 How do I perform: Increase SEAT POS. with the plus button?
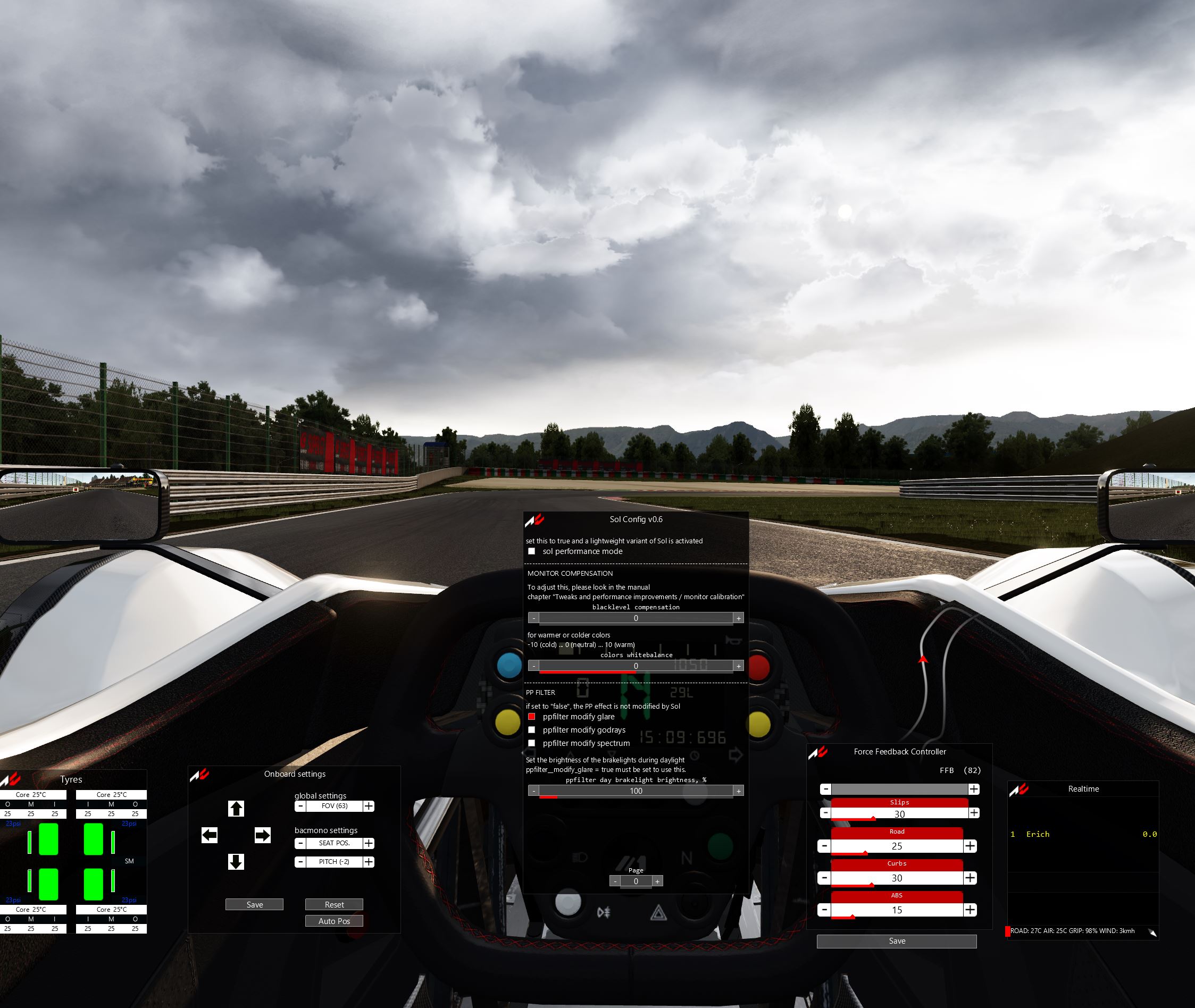[x=369, y=843]
